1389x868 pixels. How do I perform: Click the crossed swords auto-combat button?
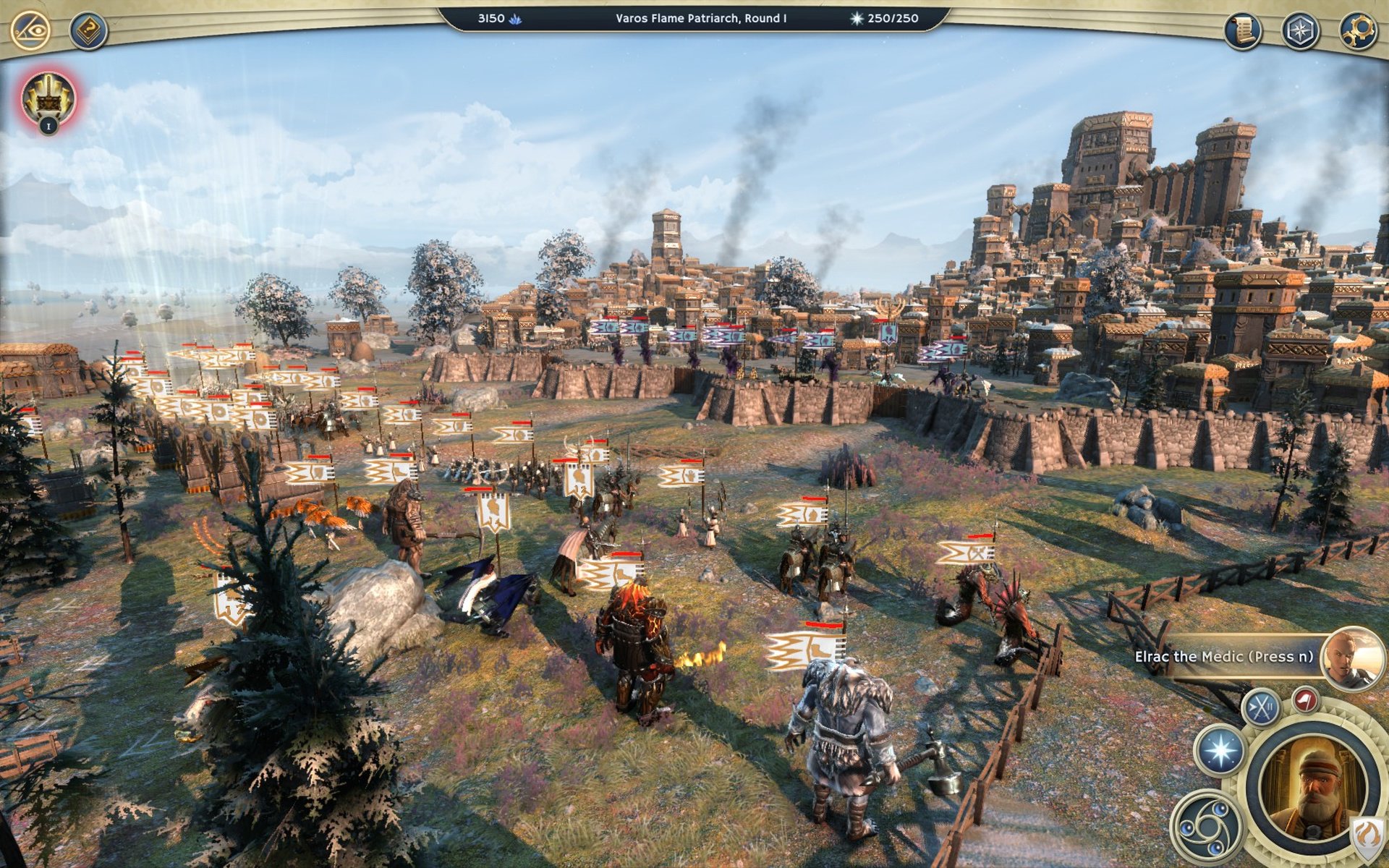click(x=1261, y=707)
